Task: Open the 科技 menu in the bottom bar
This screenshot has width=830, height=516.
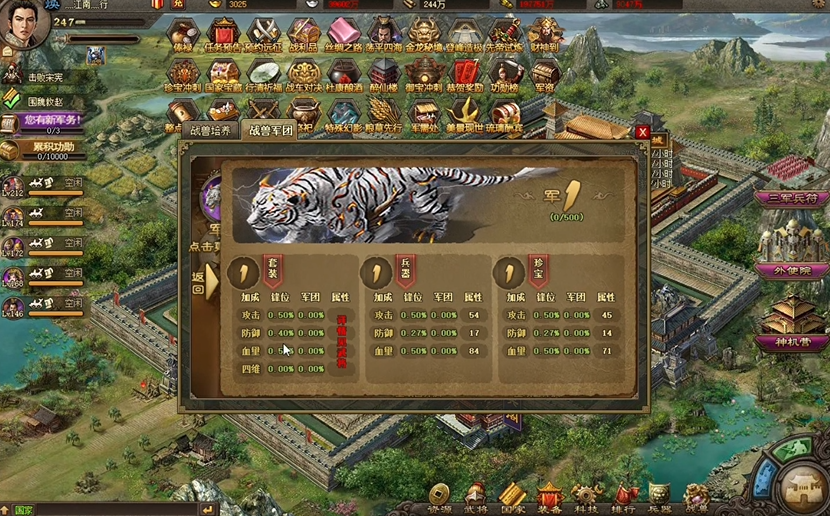Action: 586,497
